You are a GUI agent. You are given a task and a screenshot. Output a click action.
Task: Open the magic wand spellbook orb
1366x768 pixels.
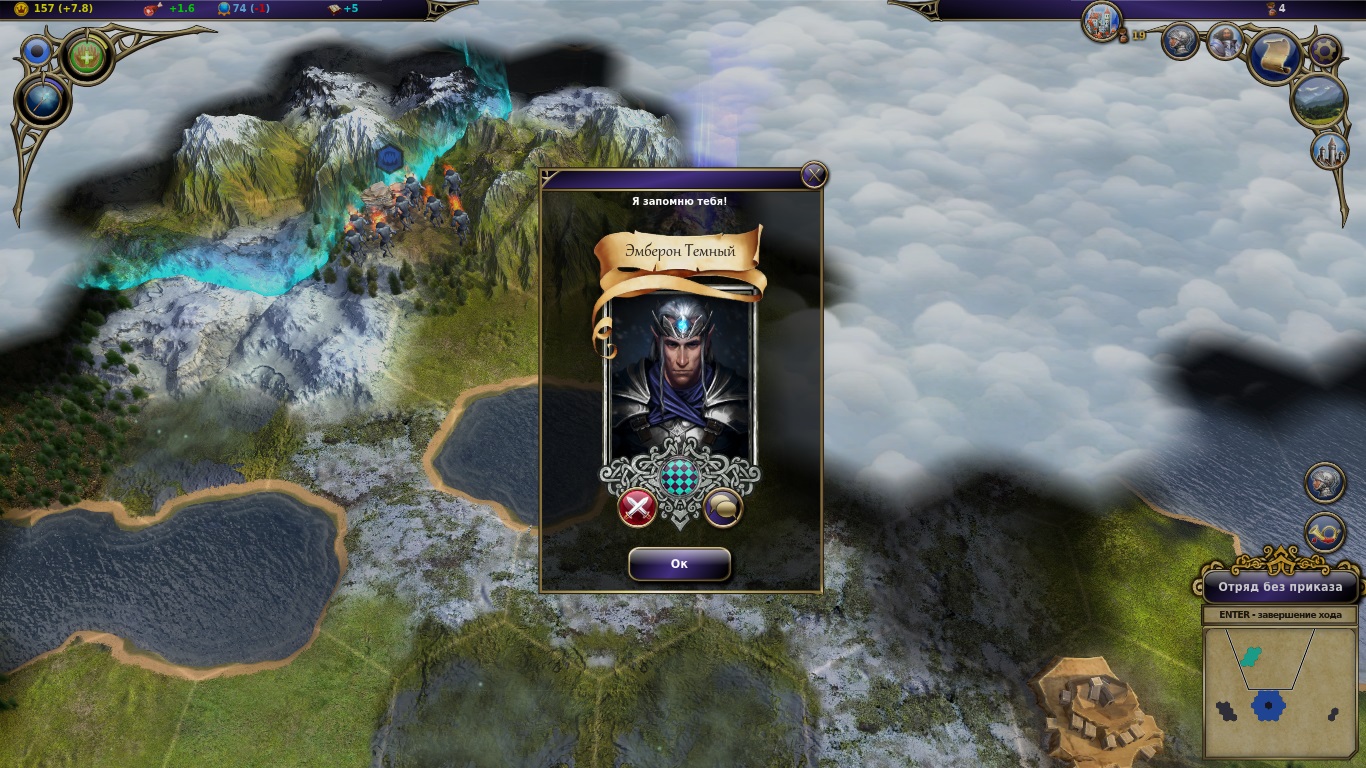click(43, 99)
